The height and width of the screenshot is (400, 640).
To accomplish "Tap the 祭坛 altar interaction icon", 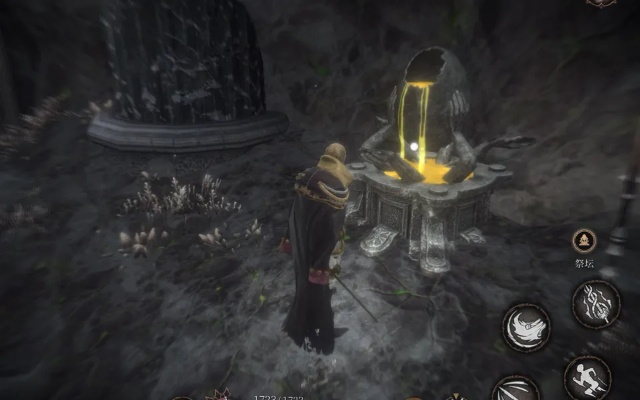I will pyautogui.click(x=585, y=241).
